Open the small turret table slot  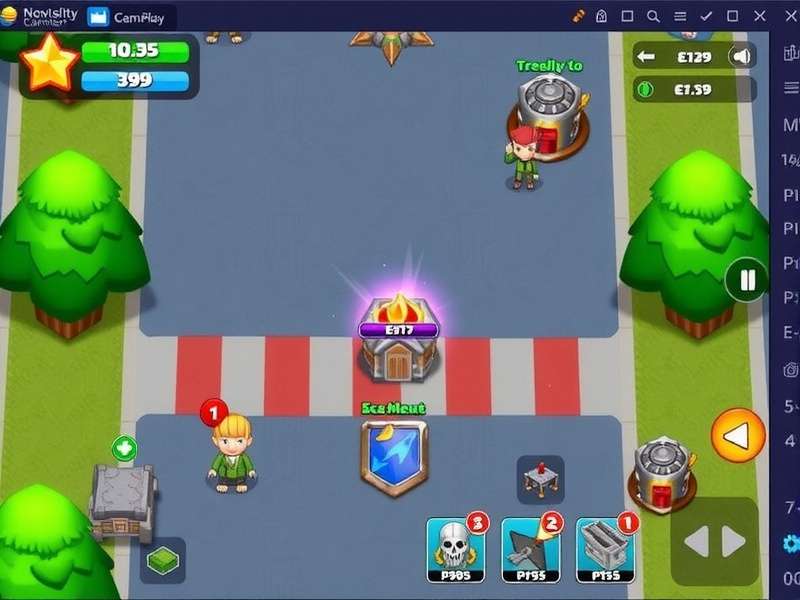click(540, 479)
